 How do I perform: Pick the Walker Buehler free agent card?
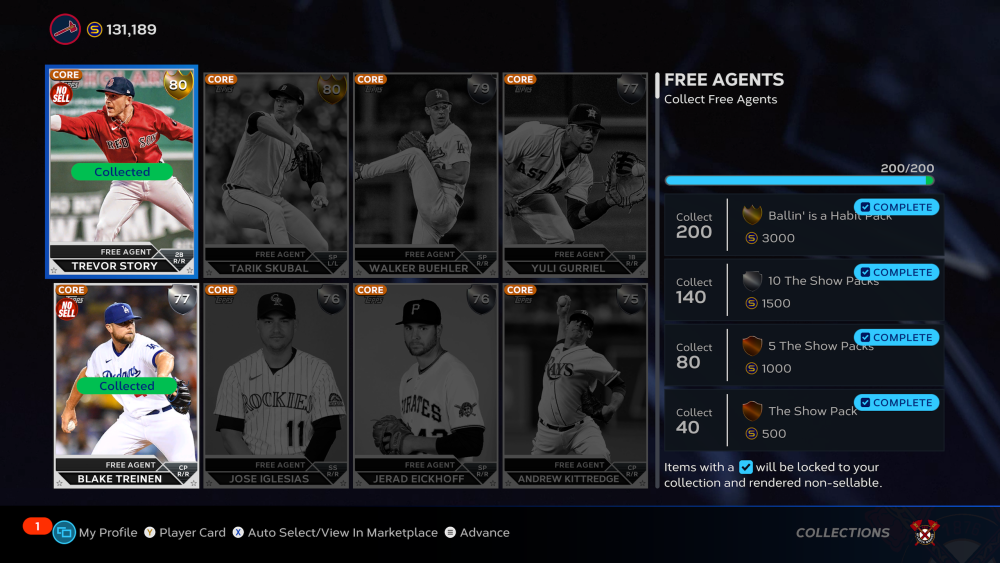pos(425,175)
